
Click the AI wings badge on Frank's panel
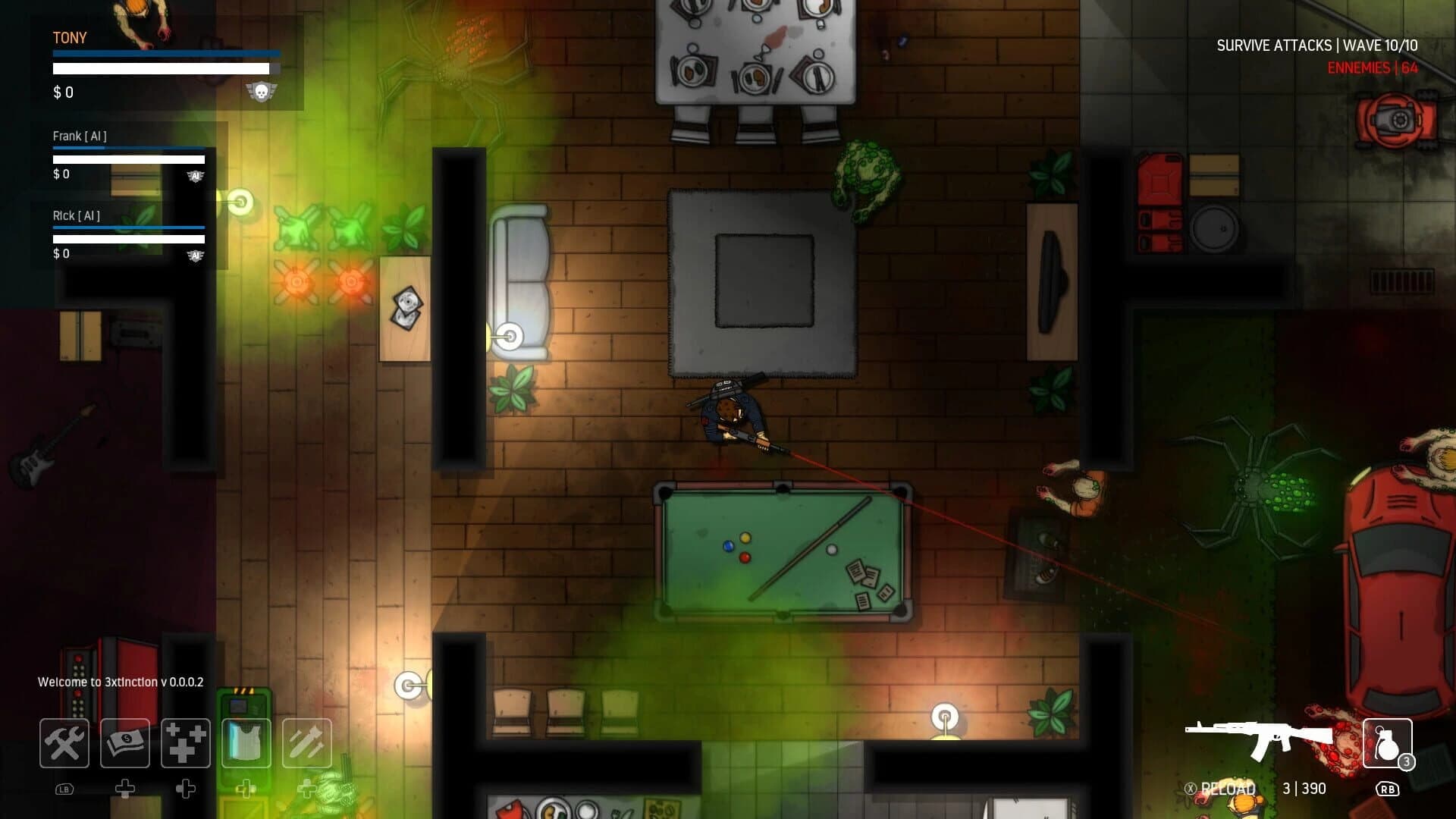[197, 176]
